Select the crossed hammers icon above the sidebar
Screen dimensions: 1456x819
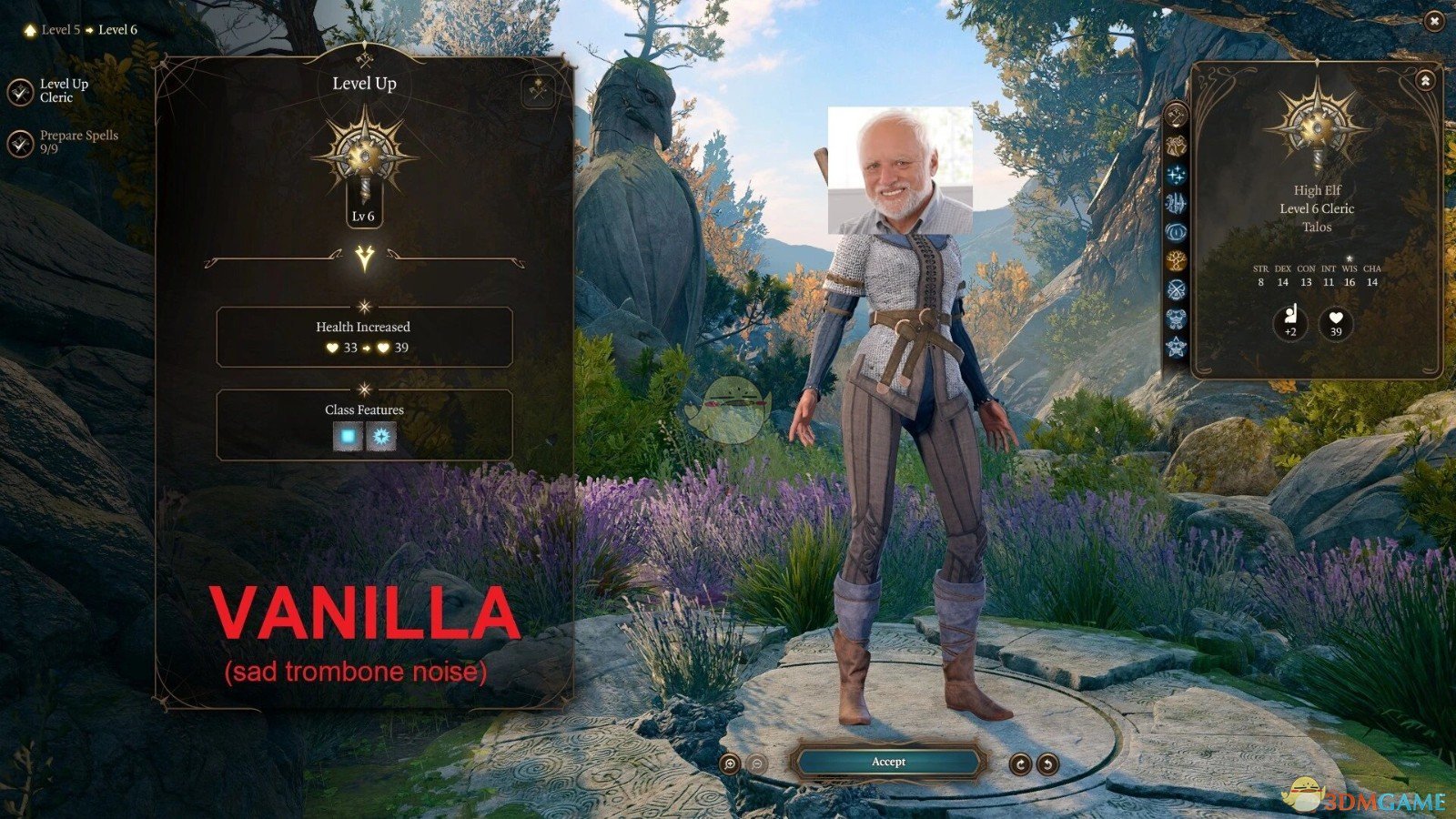[1178, 115]
